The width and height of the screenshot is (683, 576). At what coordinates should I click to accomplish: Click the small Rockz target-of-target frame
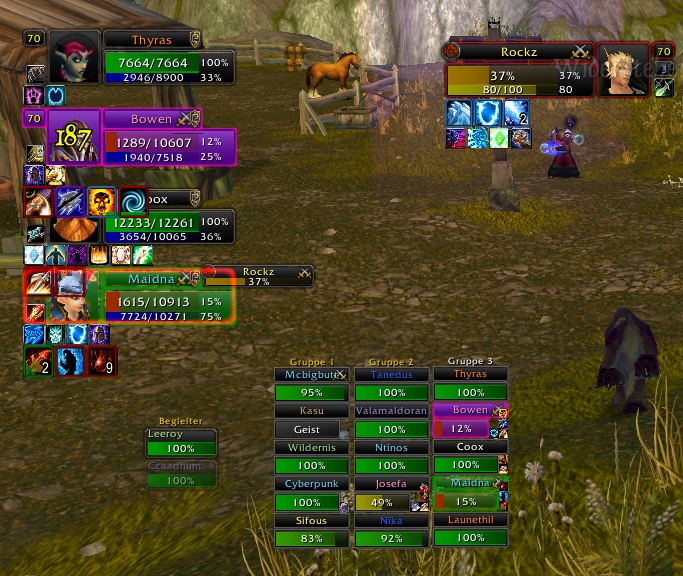click(259, 276)
